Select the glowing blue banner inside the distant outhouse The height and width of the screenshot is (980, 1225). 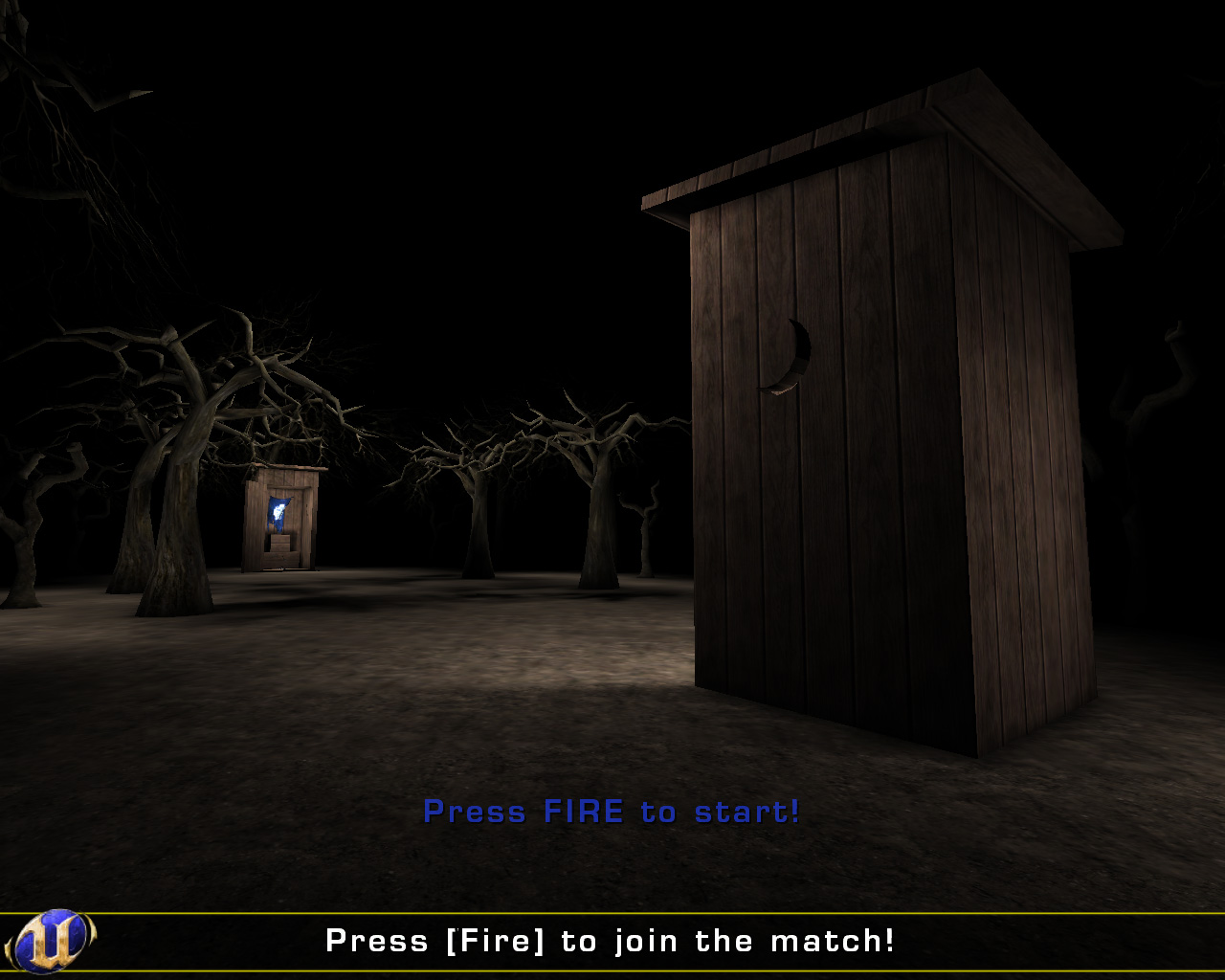click(278, 515)
